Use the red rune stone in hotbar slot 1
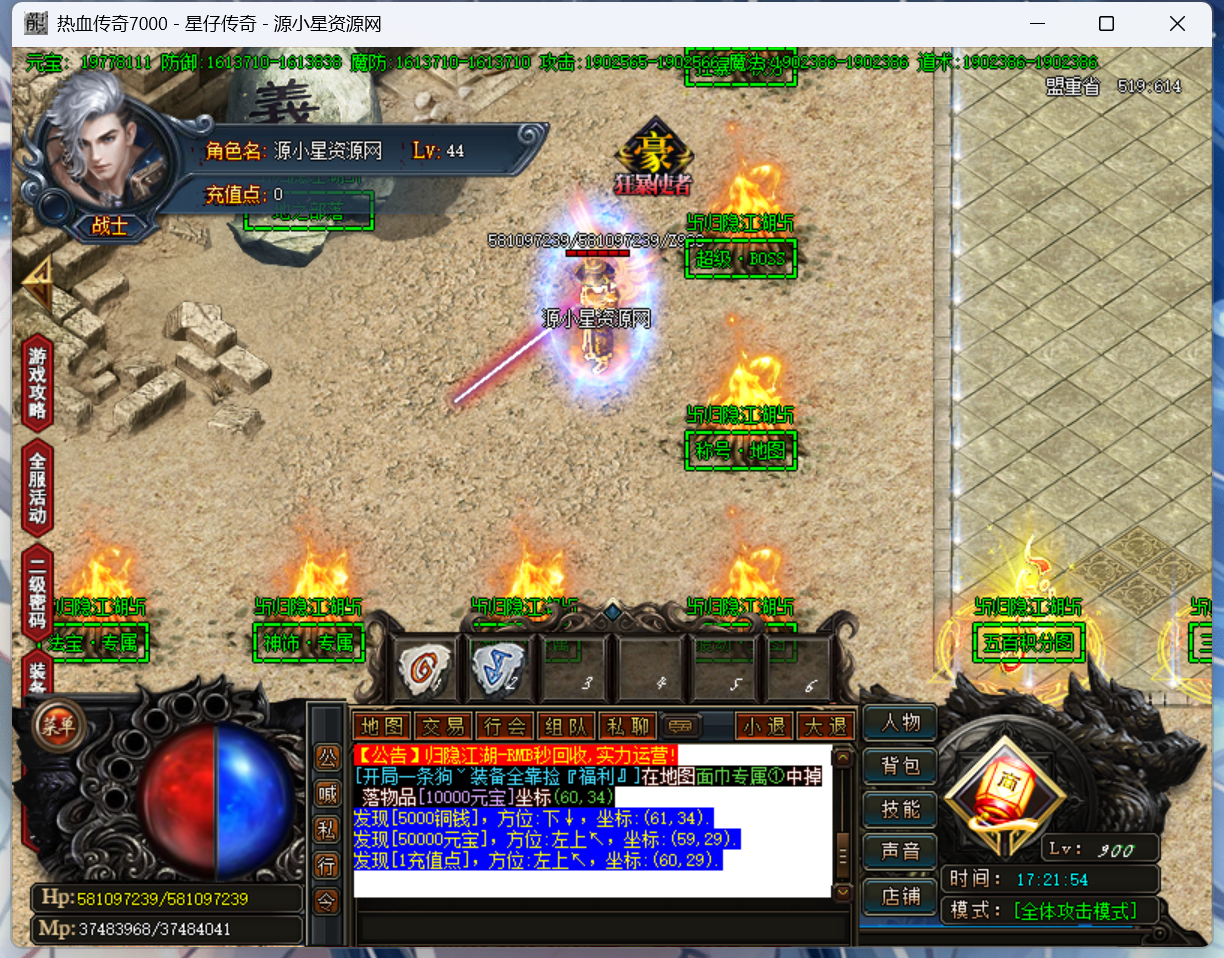This screenshot has width=1224, height=958. (x=424, y=665)
